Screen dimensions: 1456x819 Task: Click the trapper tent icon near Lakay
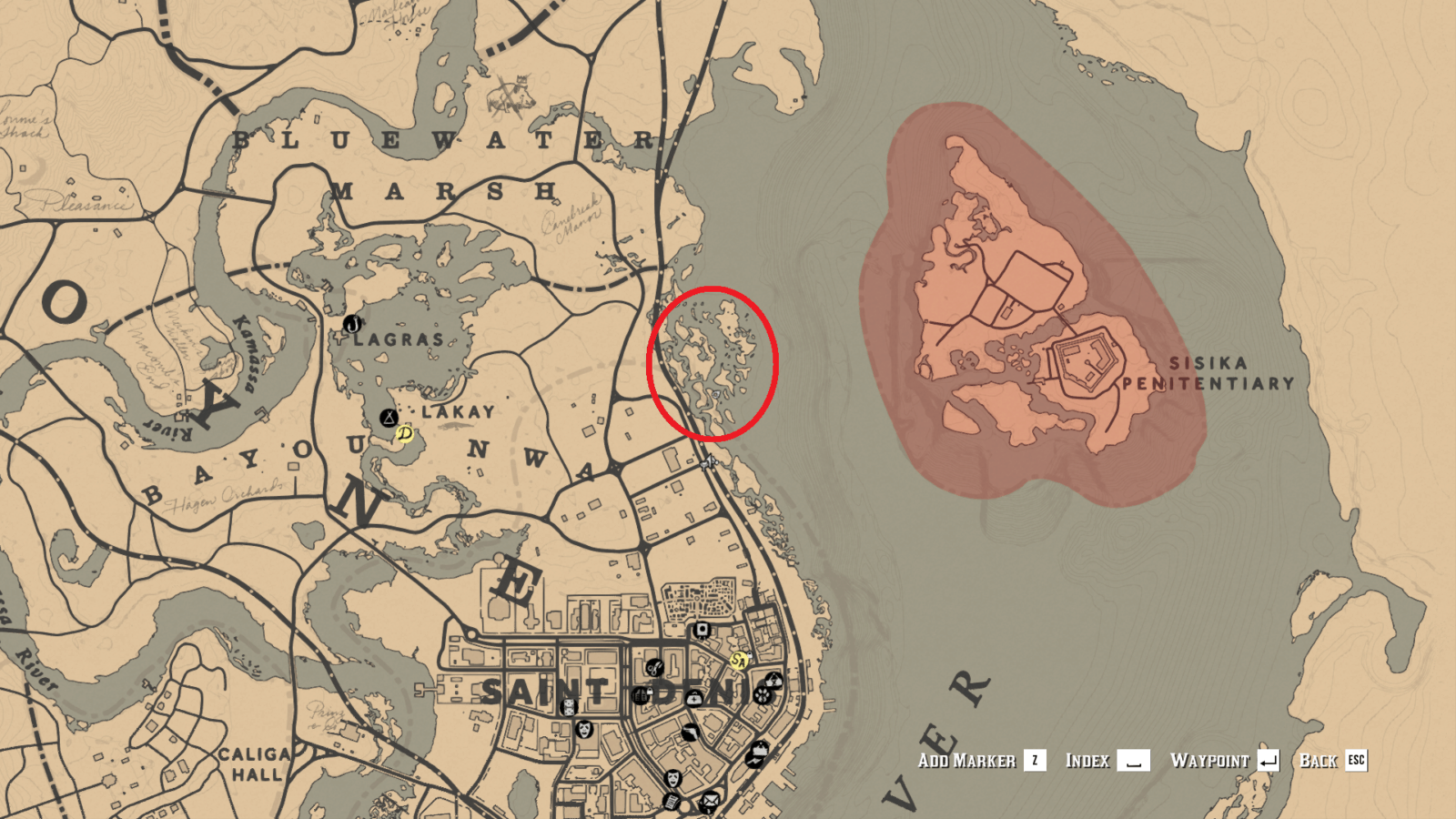(x=389, y=418)
